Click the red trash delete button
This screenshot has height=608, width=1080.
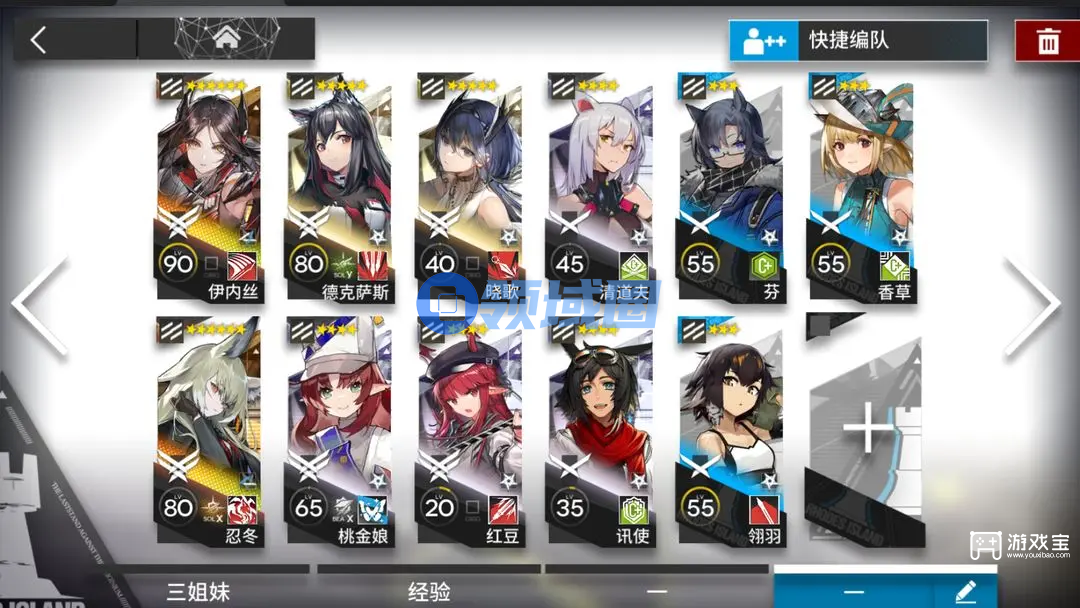(x=1047, y=41)
